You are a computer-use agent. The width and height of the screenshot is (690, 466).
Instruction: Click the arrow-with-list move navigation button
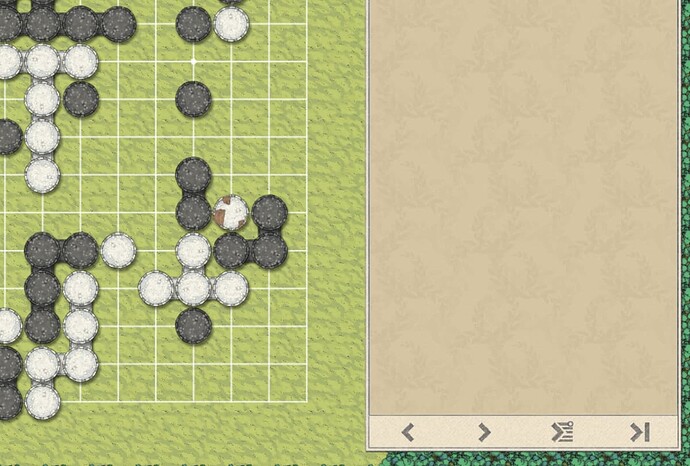click(562, 432)
